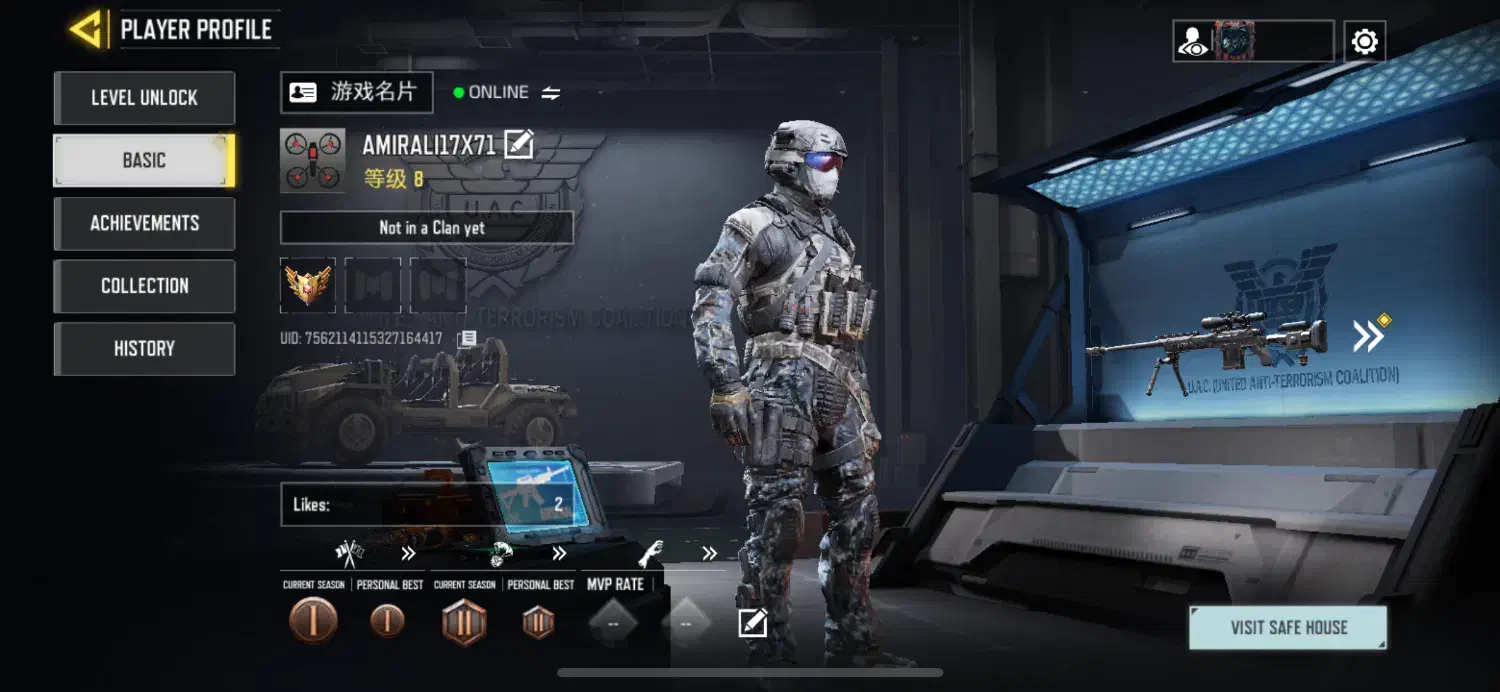The image size is (1500, 692).
Task: Visit the Safe House
Action: [x=1288, y=628]
